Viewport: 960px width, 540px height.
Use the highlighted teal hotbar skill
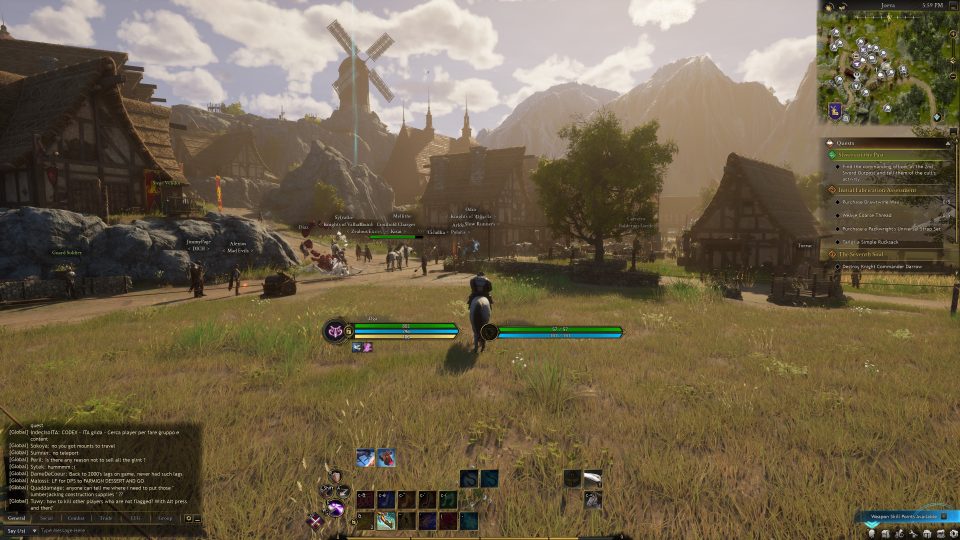(386, 521)
